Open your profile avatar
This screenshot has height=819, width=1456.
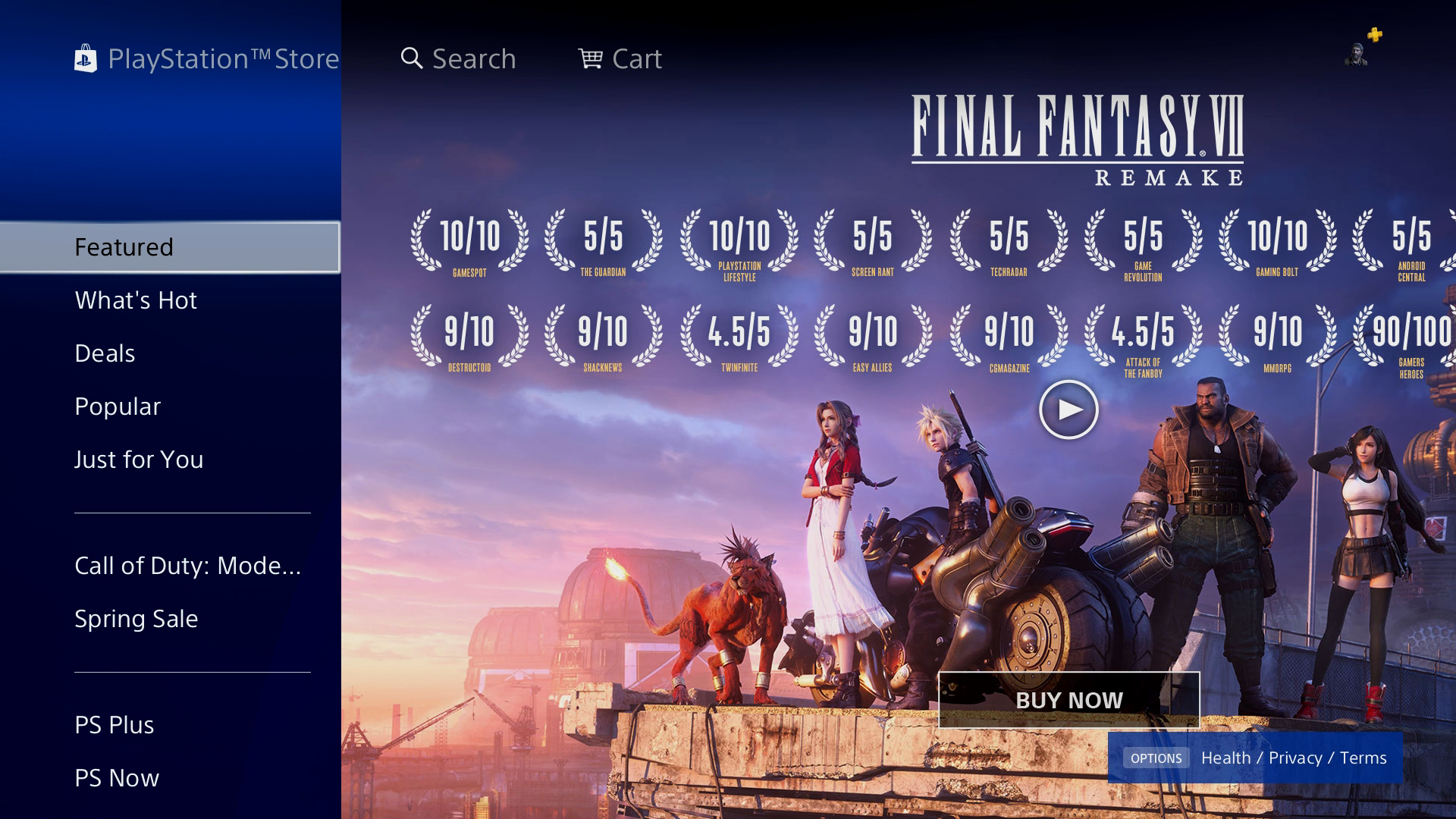click(x=1357, y=55)
